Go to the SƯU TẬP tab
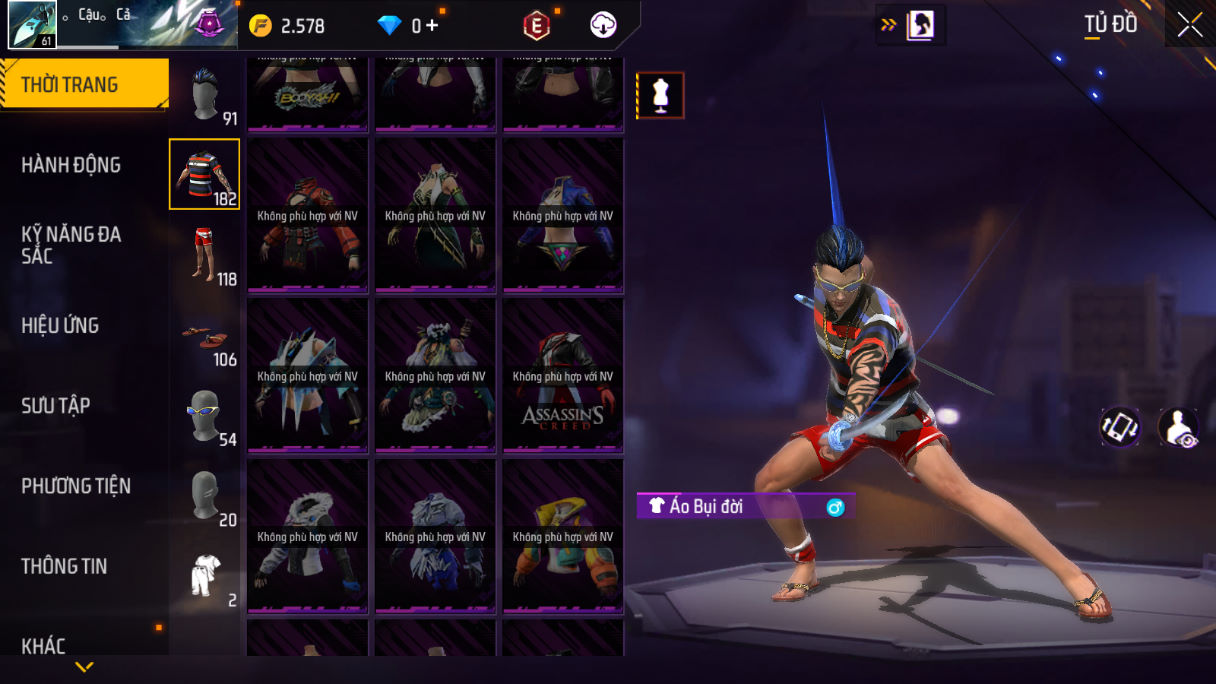This screenshot has width=1216, height=684. click(56, 405)
